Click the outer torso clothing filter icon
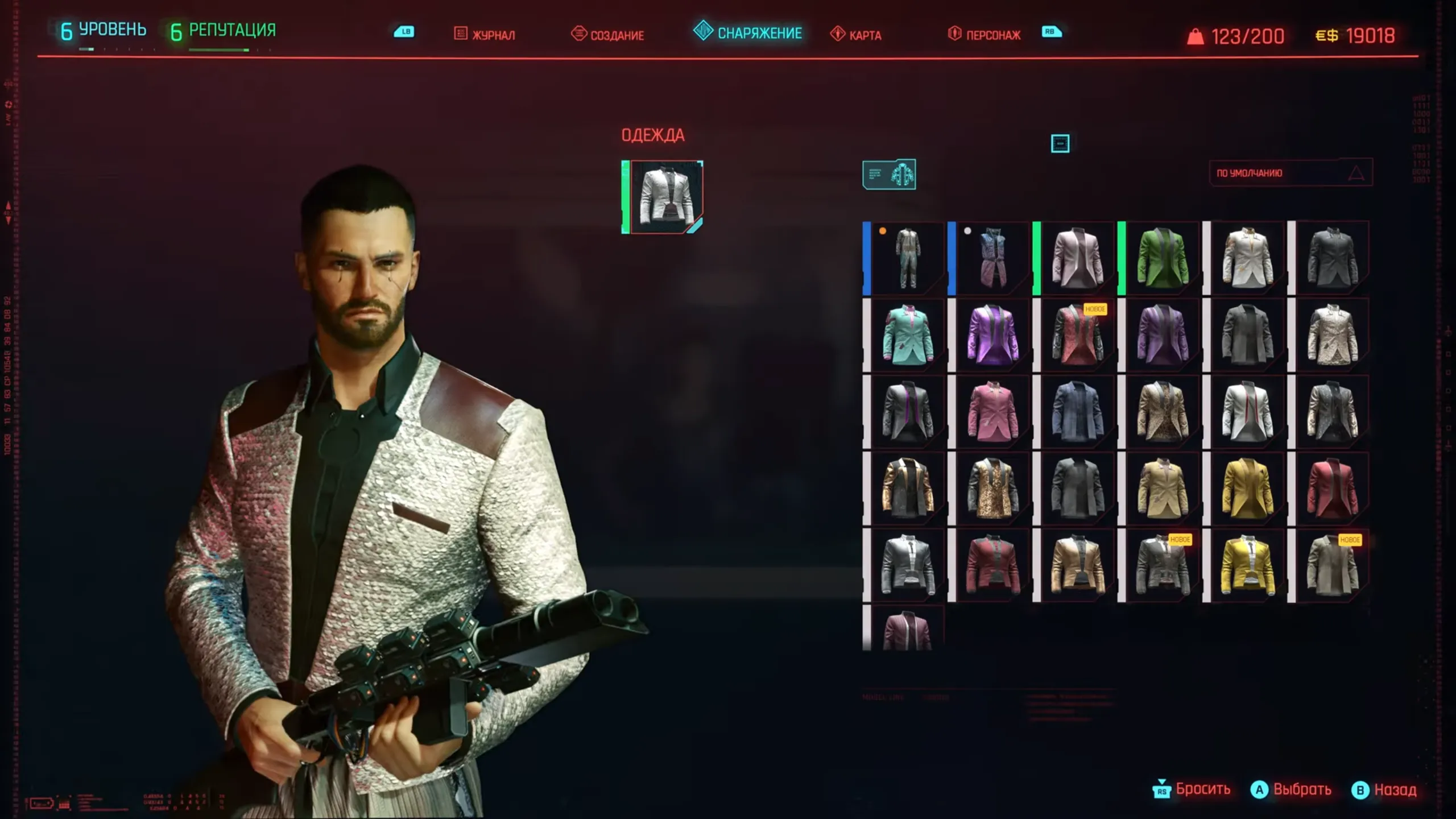1456x819 pixels. tap(889, 174)
